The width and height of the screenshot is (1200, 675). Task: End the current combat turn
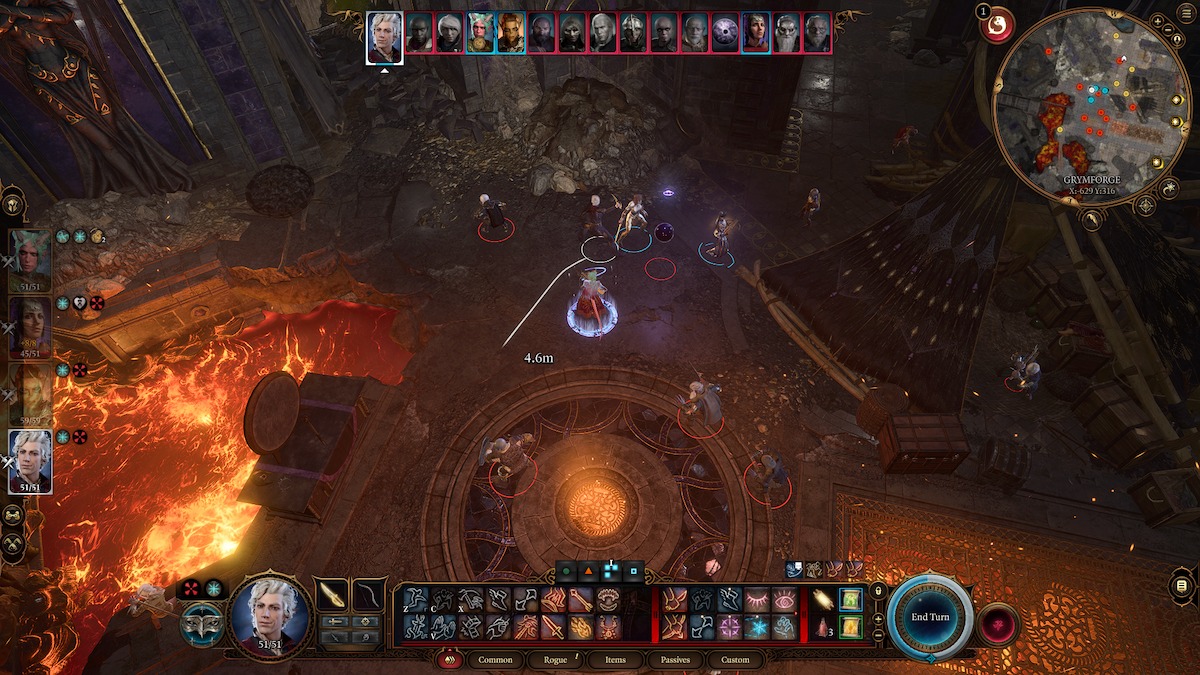pos(930,616)
